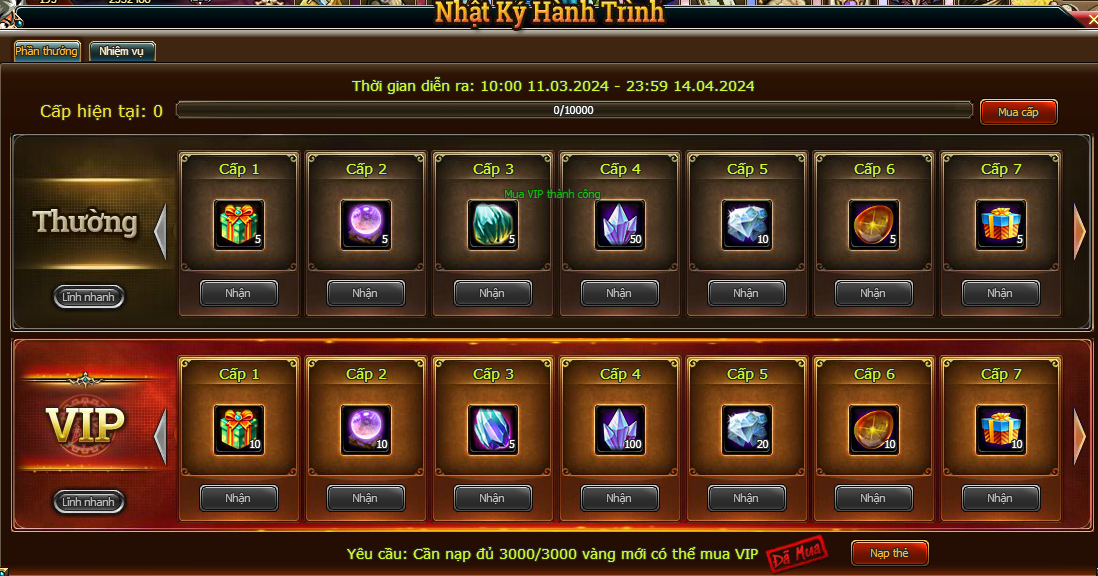Select the amber gem in Thường Cấp 6

874,224
